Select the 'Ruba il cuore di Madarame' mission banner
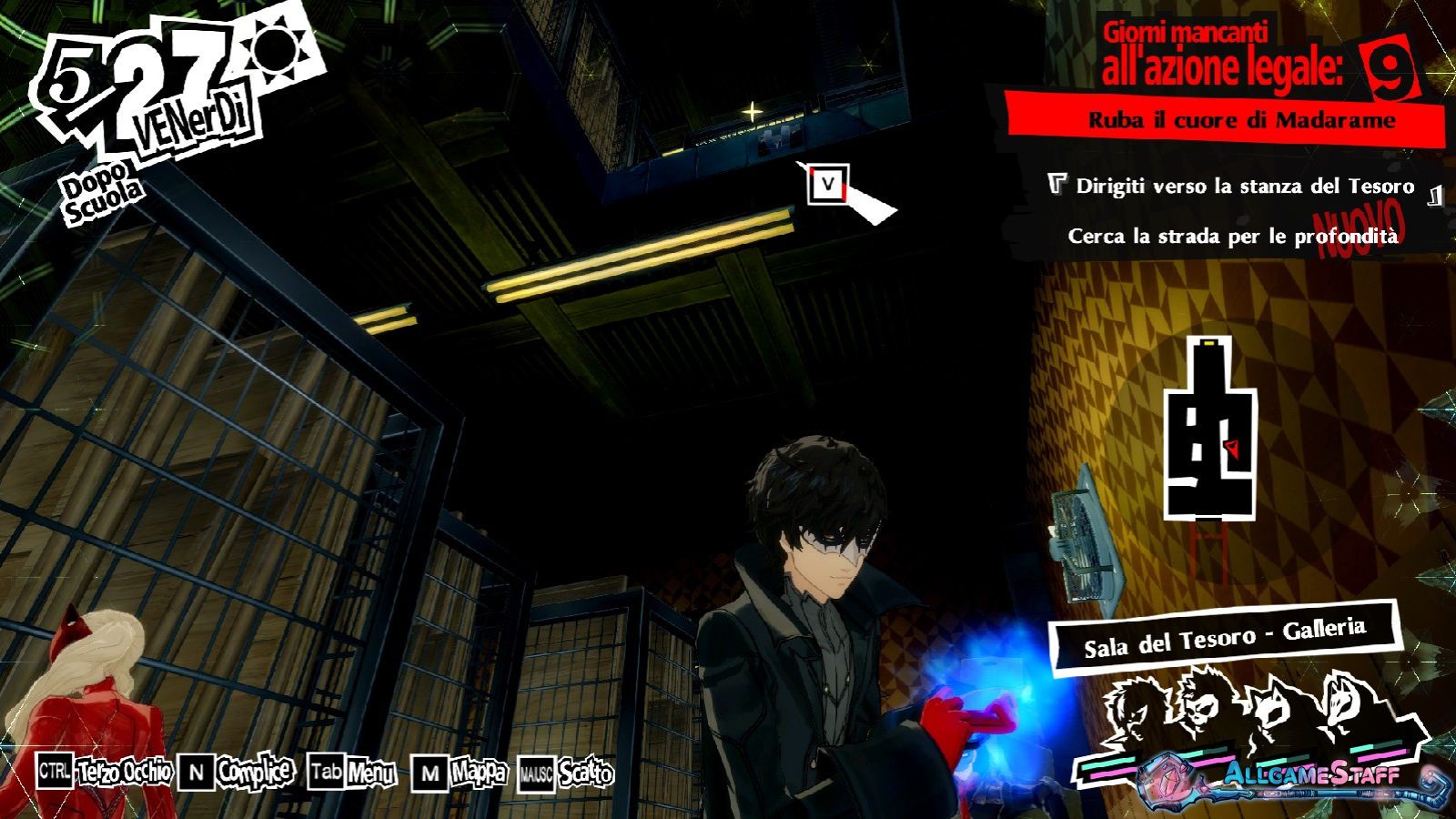The image size is (1456, 819). pyautogui.click(x=1241, y=120)
